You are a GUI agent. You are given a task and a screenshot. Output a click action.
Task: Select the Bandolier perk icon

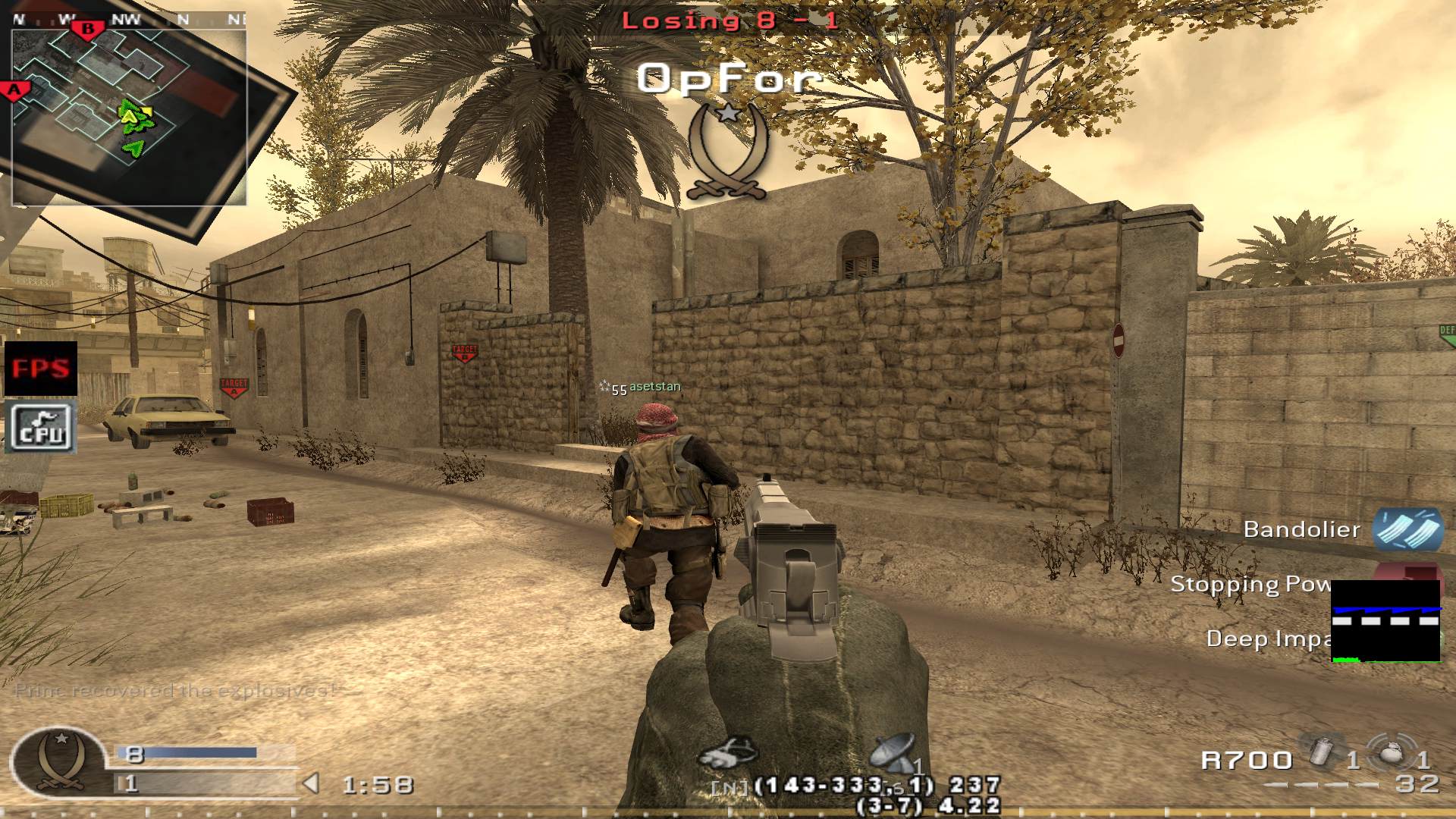pyautogui.click(x=1412, y=529)
